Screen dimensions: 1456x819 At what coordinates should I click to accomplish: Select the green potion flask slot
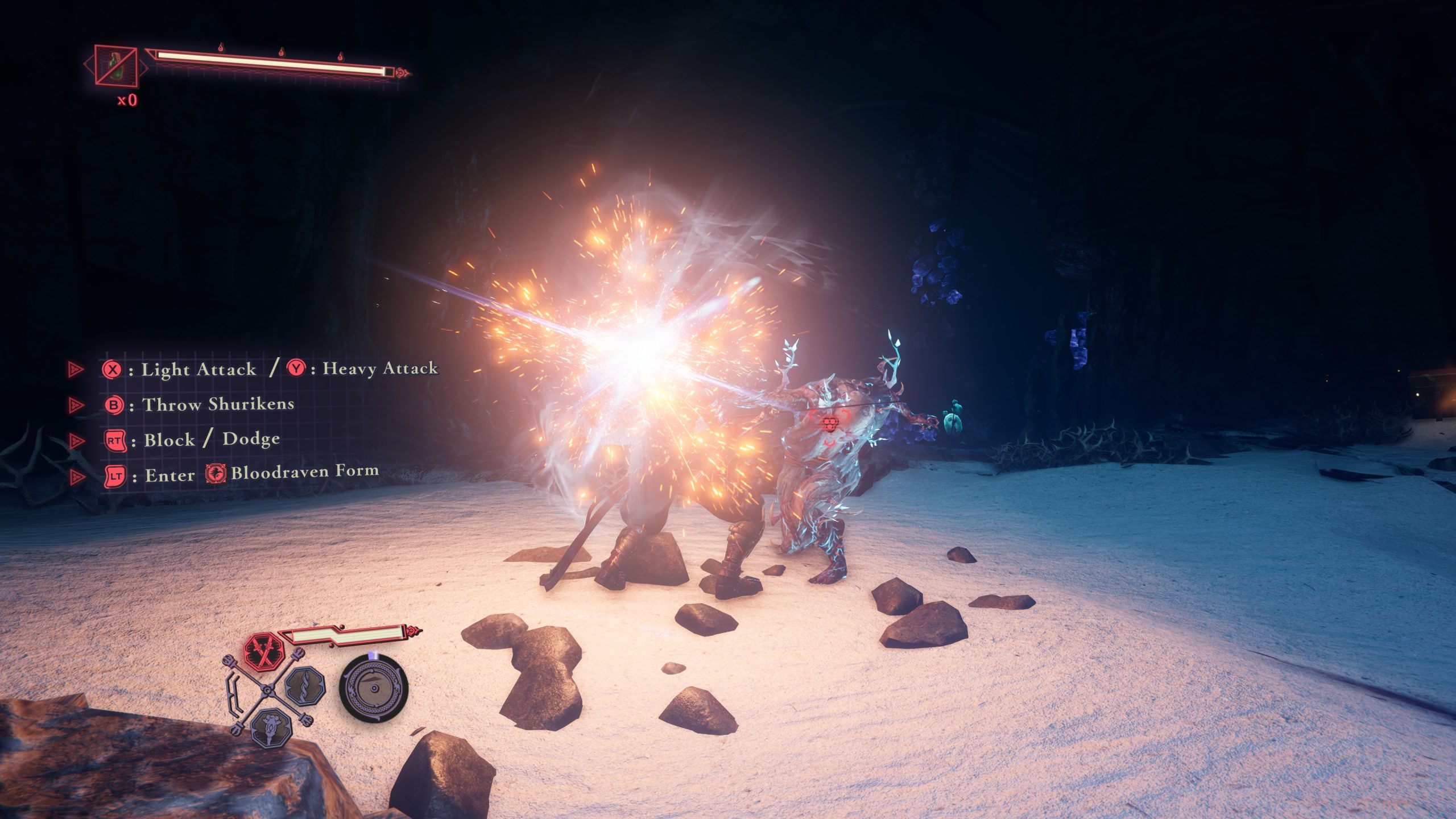(116, 67)
